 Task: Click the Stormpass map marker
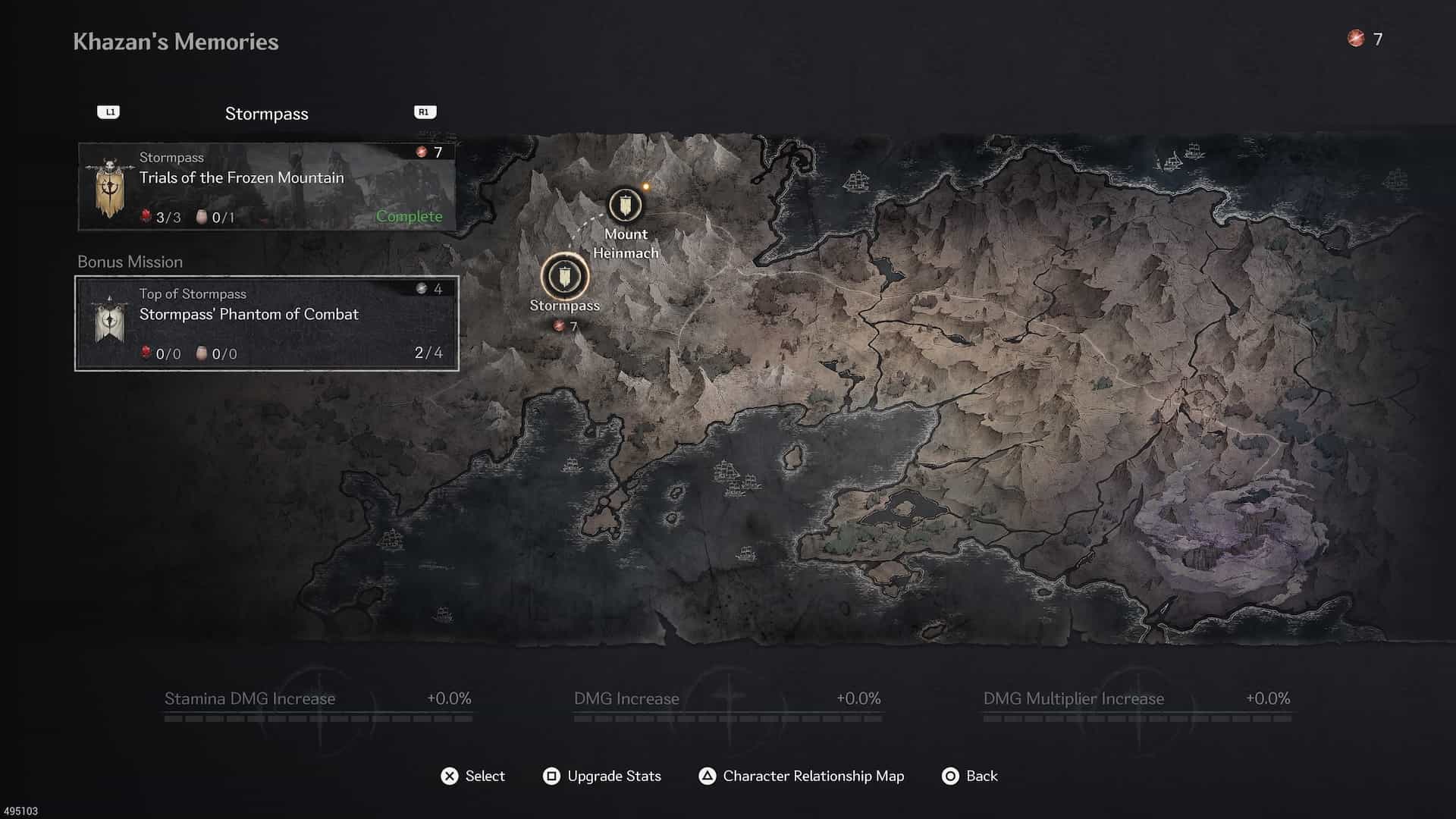pyautogui.click(x=565, y=277)
